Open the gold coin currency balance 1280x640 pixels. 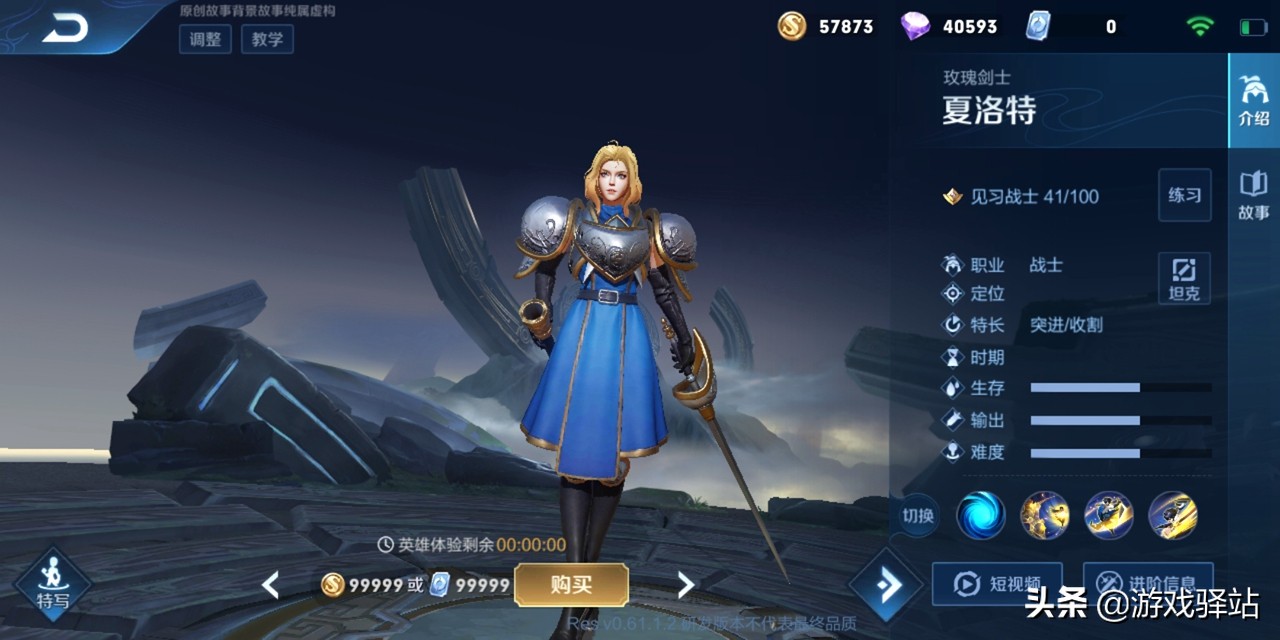[x=826, y=27]
